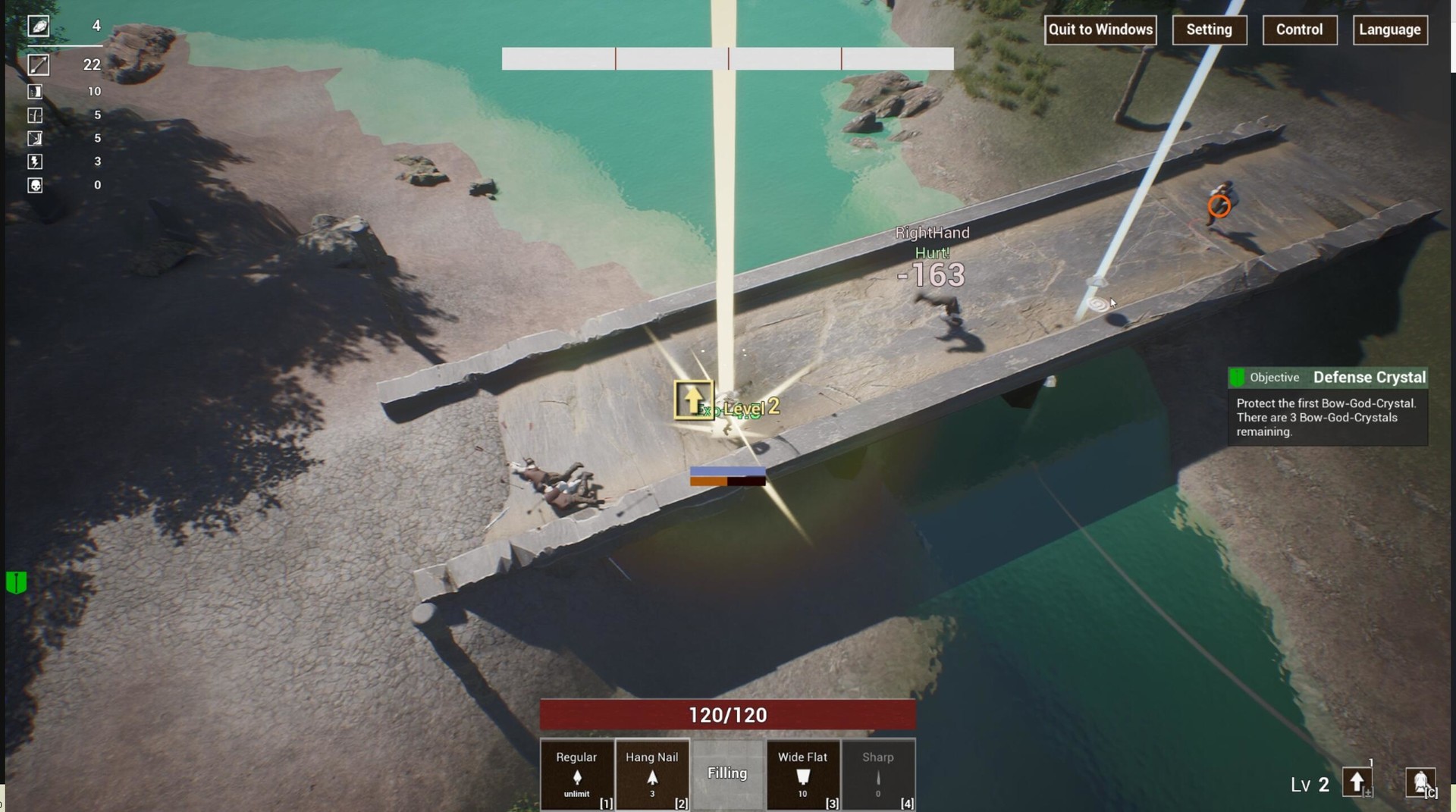This screenshot has height=812, width=1456.
Task: Select the Regular arrow slot
Action: (576, 775)
